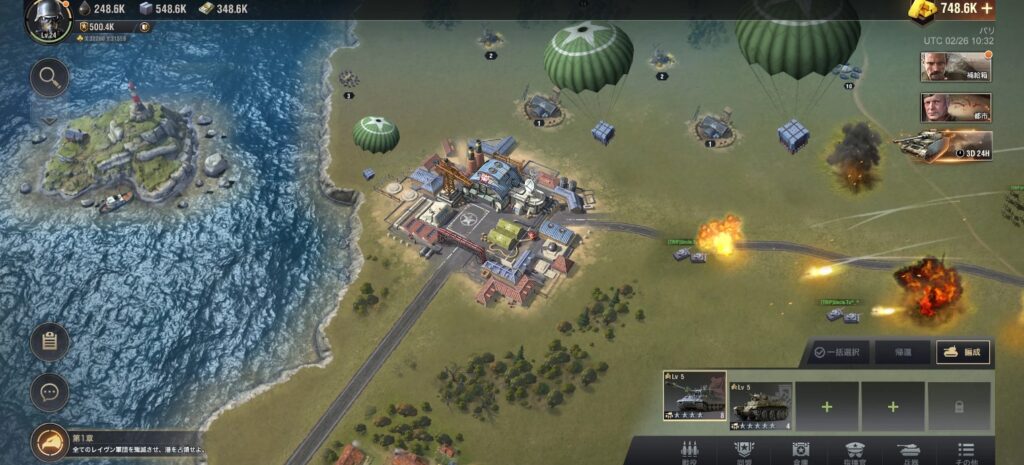Open the Chapter 1 mission tracker
The height and width of the screenshot is (465, 1024).
click(x=50, y=442)
